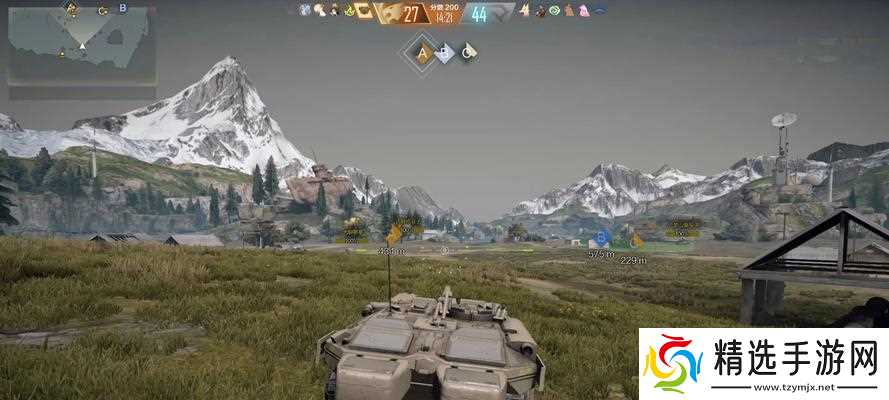Select capture point C indicator
Viewport: 889px width, 400px height.
[467, 54]
